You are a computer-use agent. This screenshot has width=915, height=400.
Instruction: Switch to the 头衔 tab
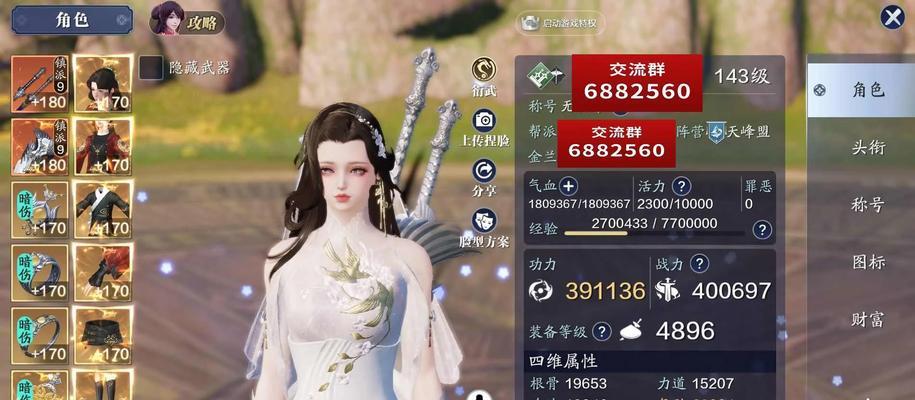pyautogui.click(x=867, y=147)
